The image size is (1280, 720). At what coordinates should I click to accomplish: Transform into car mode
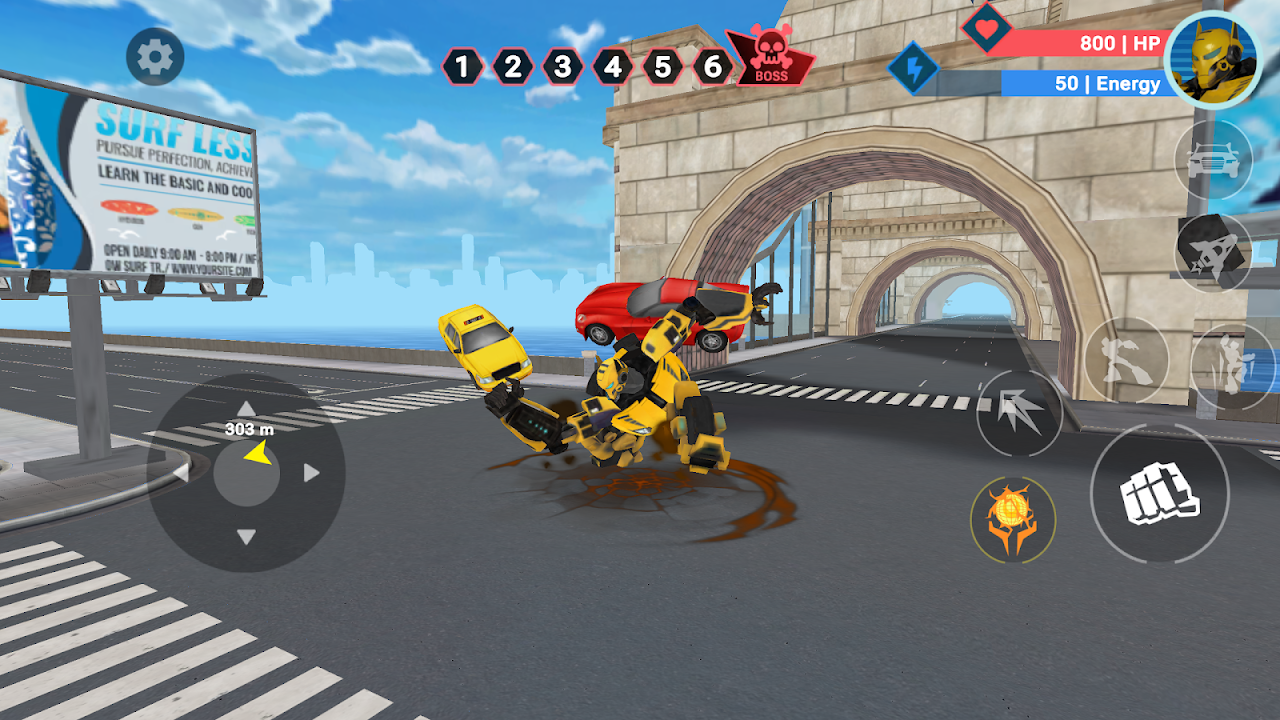coord(1212,160)
